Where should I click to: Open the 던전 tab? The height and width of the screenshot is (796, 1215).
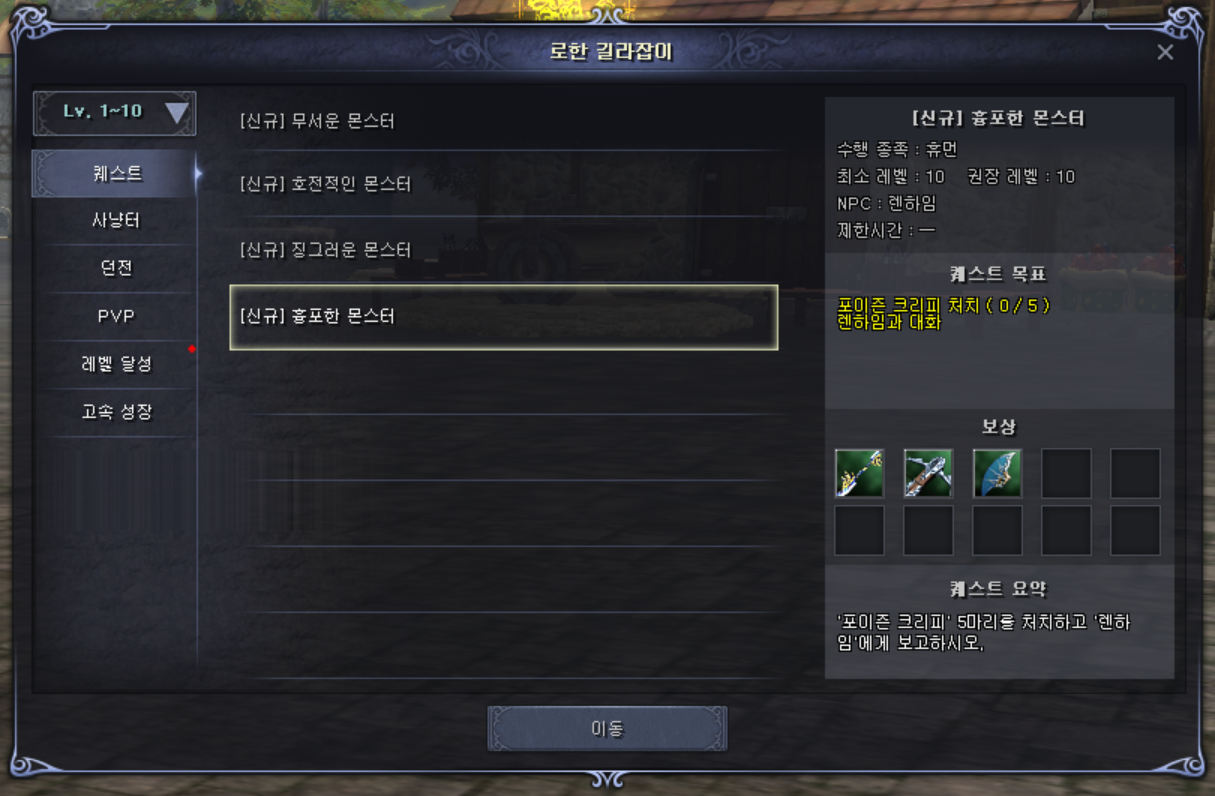pos(116,268)
